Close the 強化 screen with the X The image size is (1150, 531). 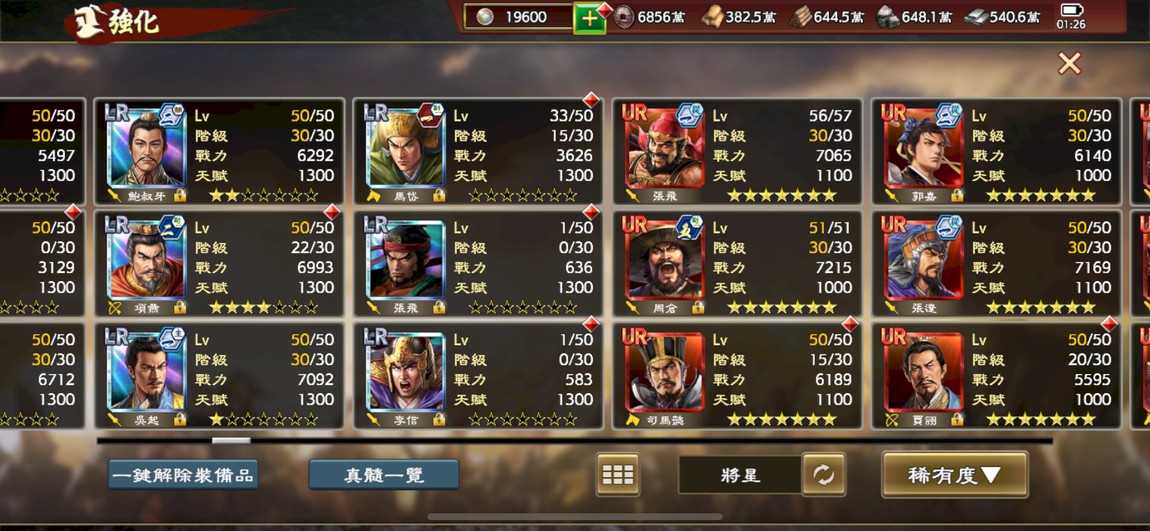(x=1069, y=64)
